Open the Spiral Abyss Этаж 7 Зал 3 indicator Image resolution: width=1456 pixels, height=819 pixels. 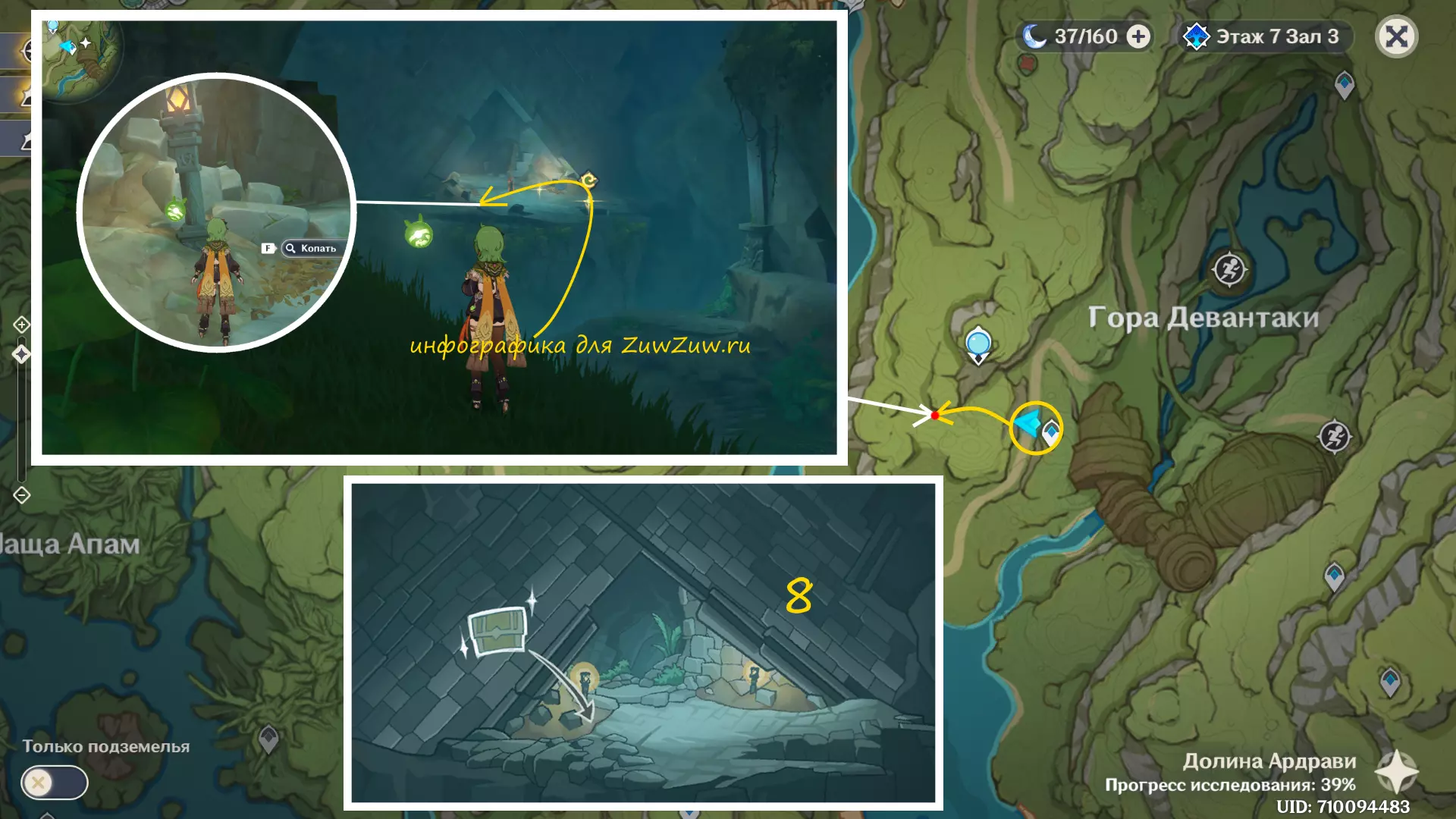(x=1263, y=36)
